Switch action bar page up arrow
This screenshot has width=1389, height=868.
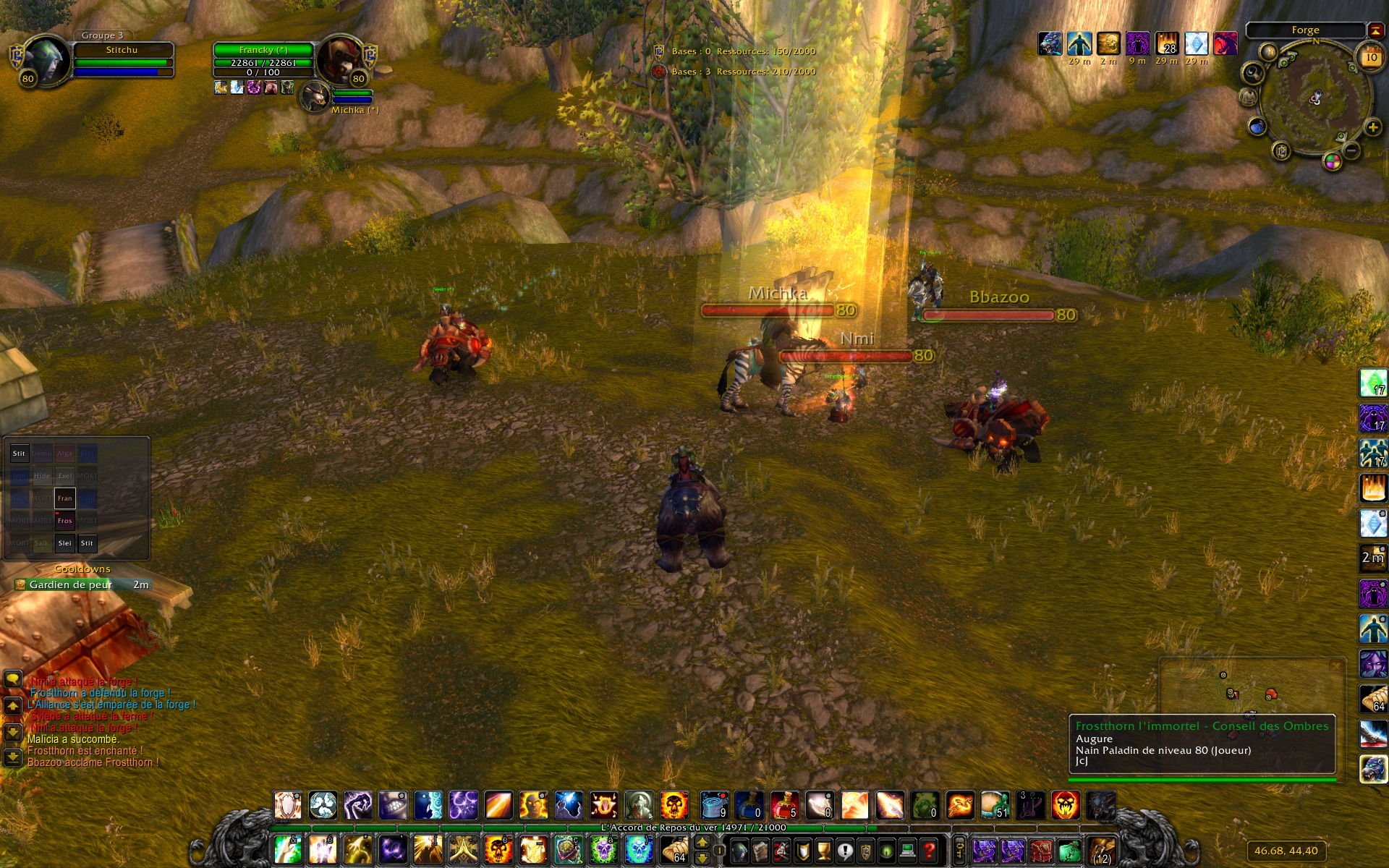coord(702,843)
